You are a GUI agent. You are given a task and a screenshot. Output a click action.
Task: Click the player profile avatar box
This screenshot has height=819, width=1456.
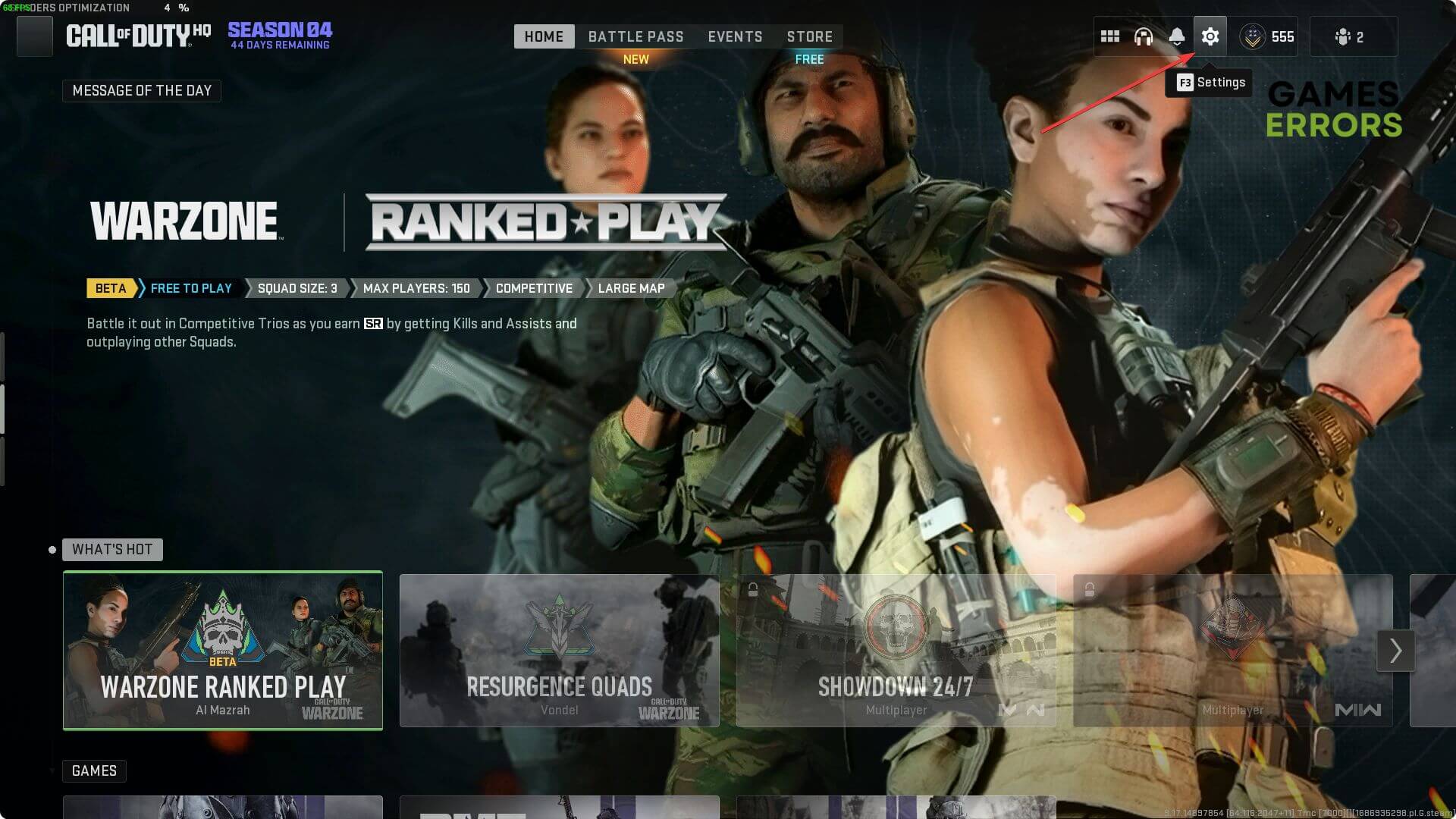pyautogui.click(x=35, y=36)
